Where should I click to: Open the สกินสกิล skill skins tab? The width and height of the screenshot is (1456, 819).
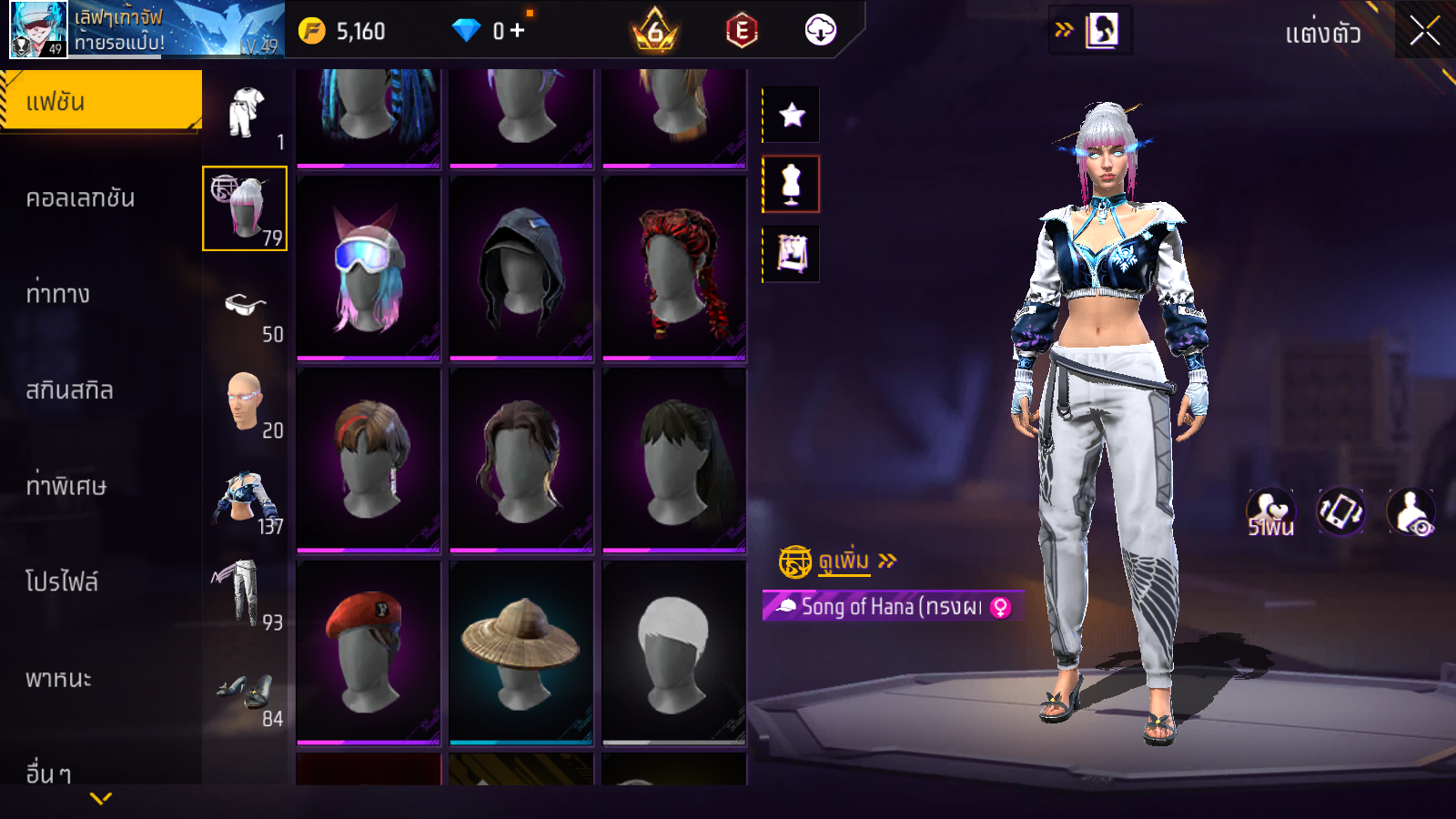pyautogui.click(x=70, y=390)
